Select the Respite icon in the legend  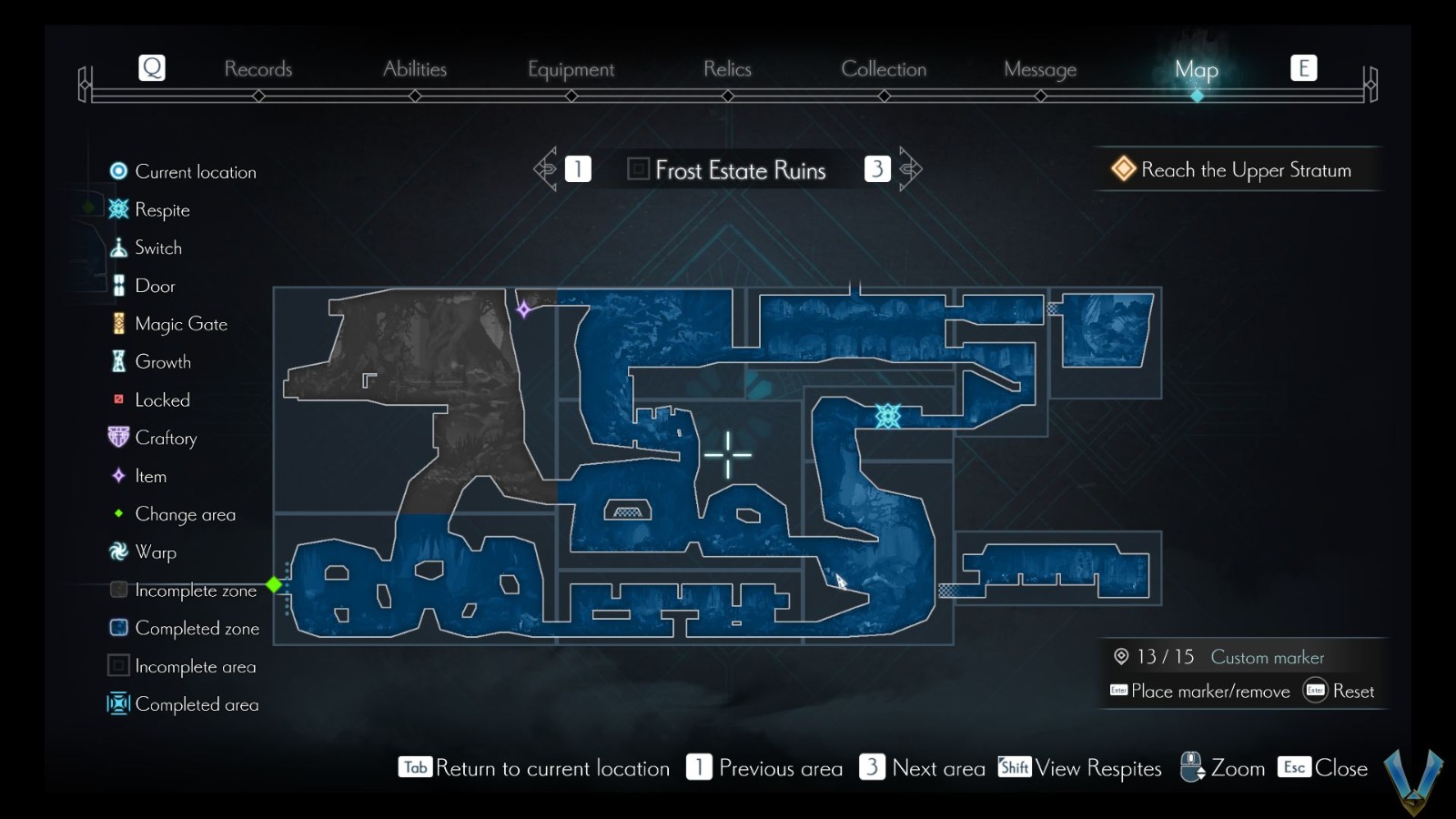click(x=116, y=209)
